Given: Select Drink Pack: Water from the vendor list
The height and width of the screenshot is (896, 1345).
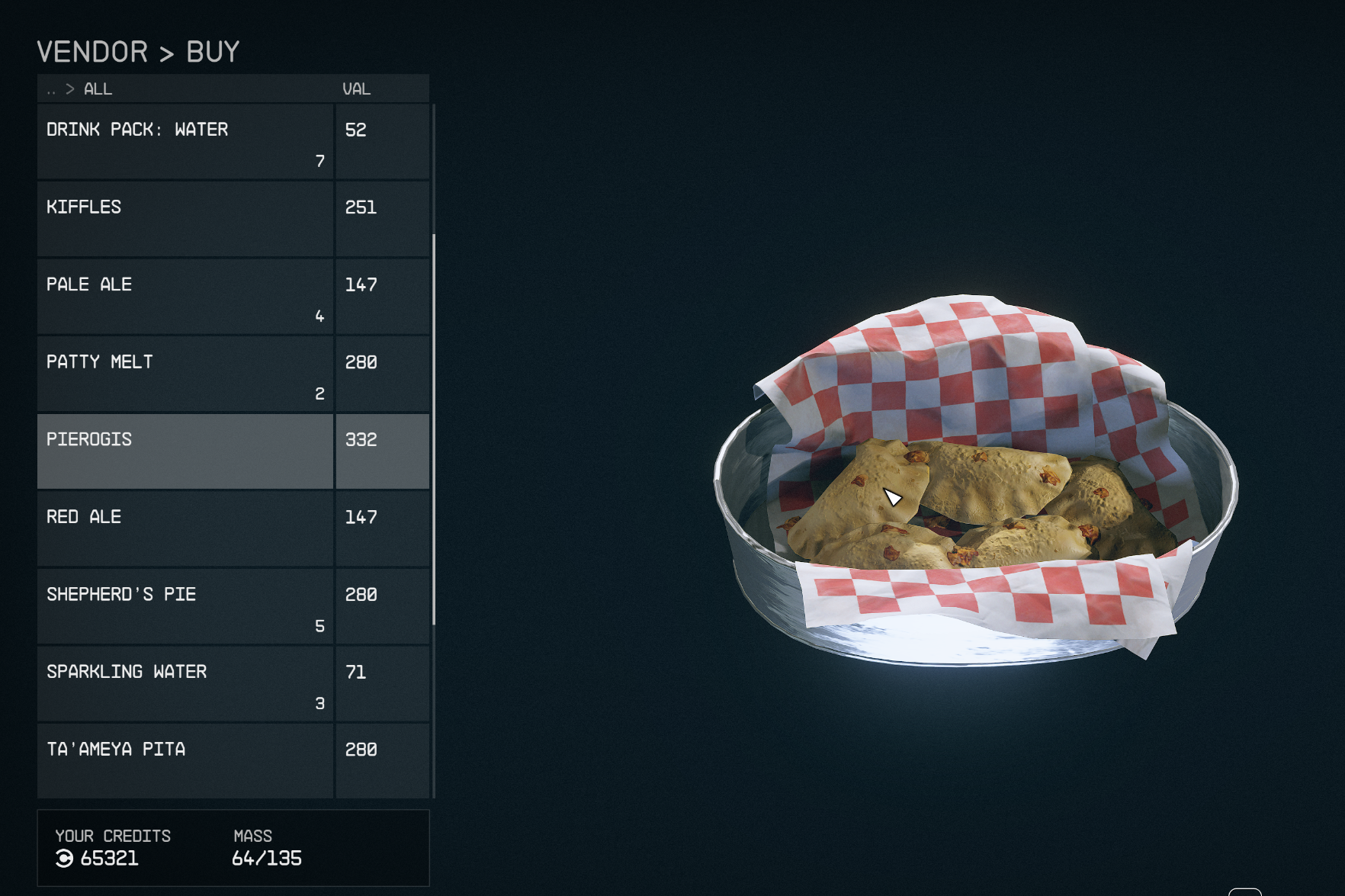Looking at the screenshot, I should (185, 142).
